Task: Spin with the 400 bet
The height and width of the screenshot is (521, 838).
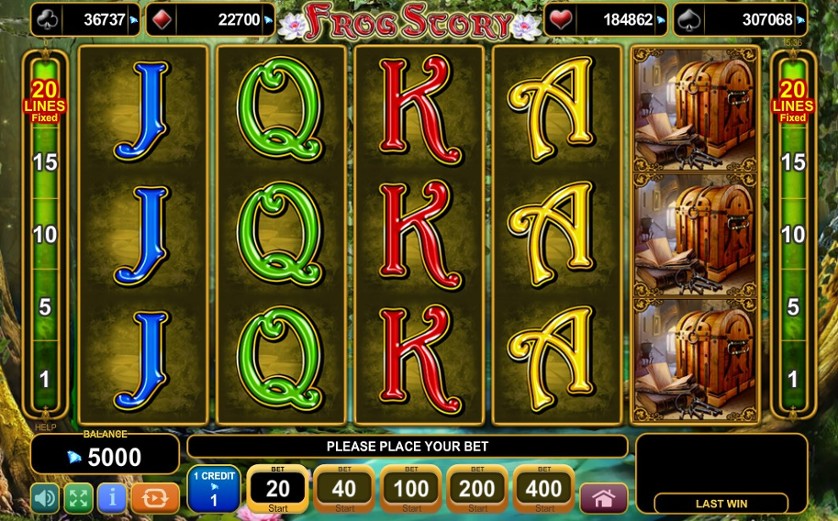Action: point(543,488)
